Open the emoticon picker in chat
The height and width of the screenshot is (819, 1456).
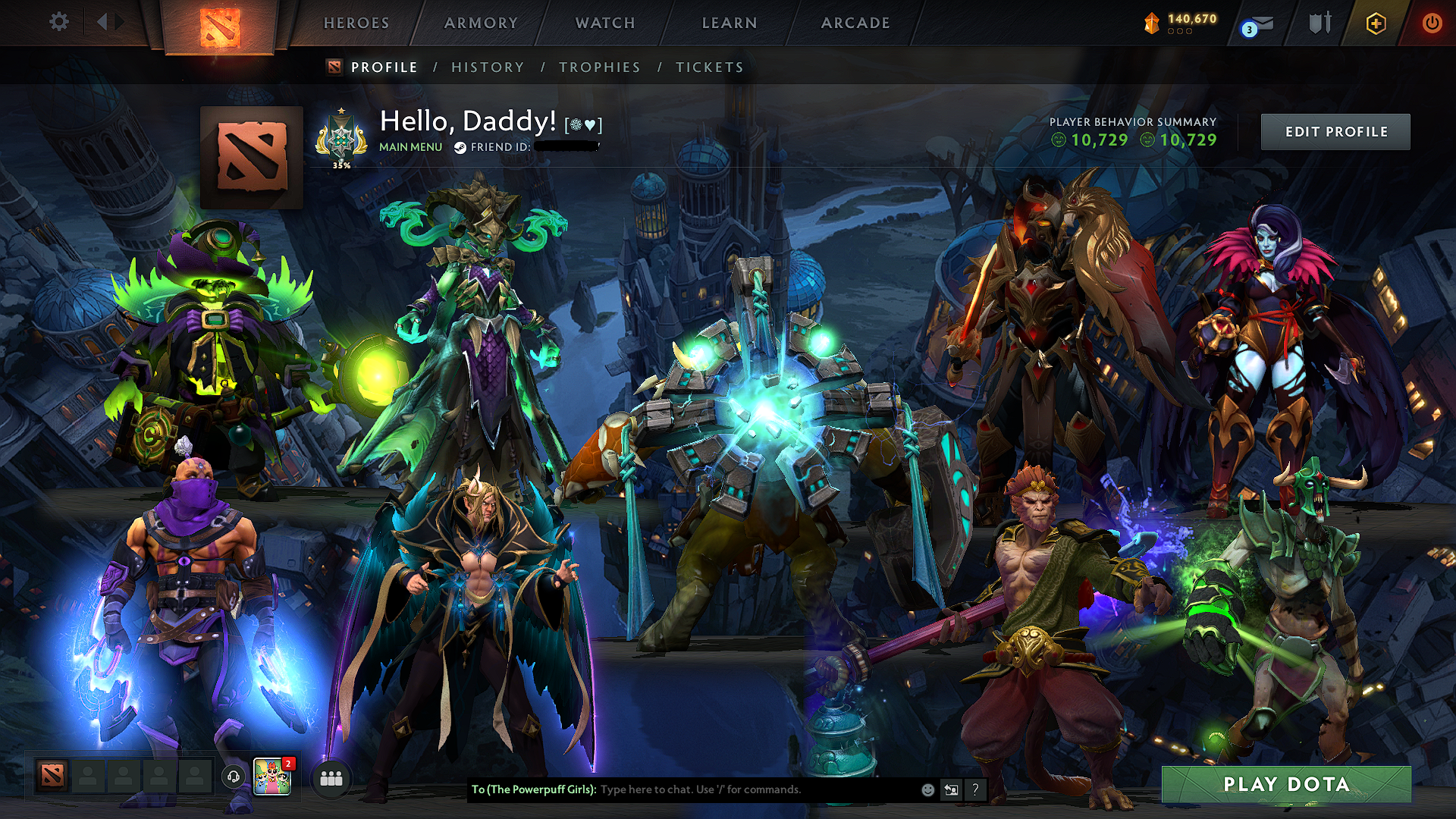coord(927,789)
